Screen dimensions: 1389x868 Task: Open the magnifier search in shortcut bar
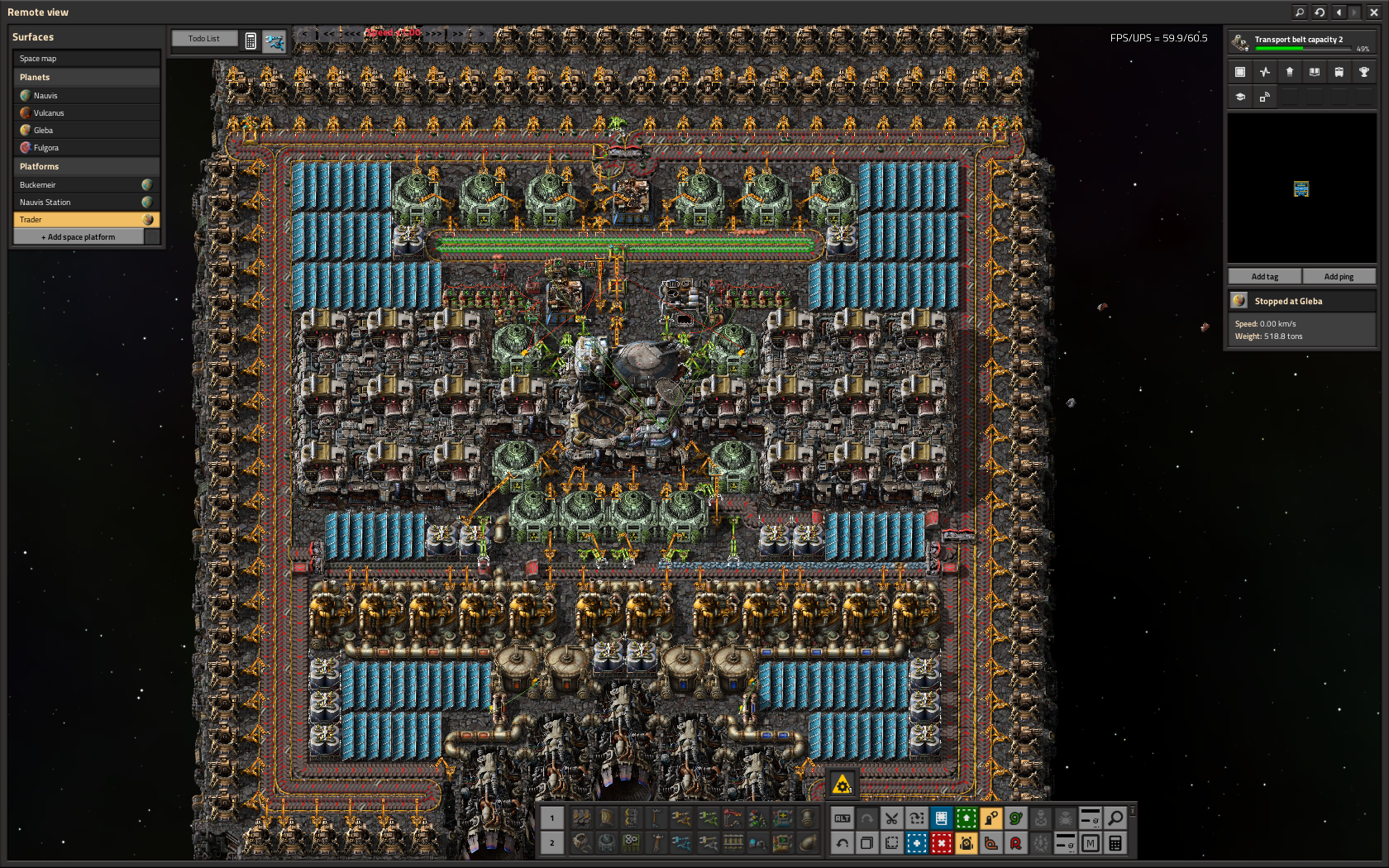pos(1115,818)
